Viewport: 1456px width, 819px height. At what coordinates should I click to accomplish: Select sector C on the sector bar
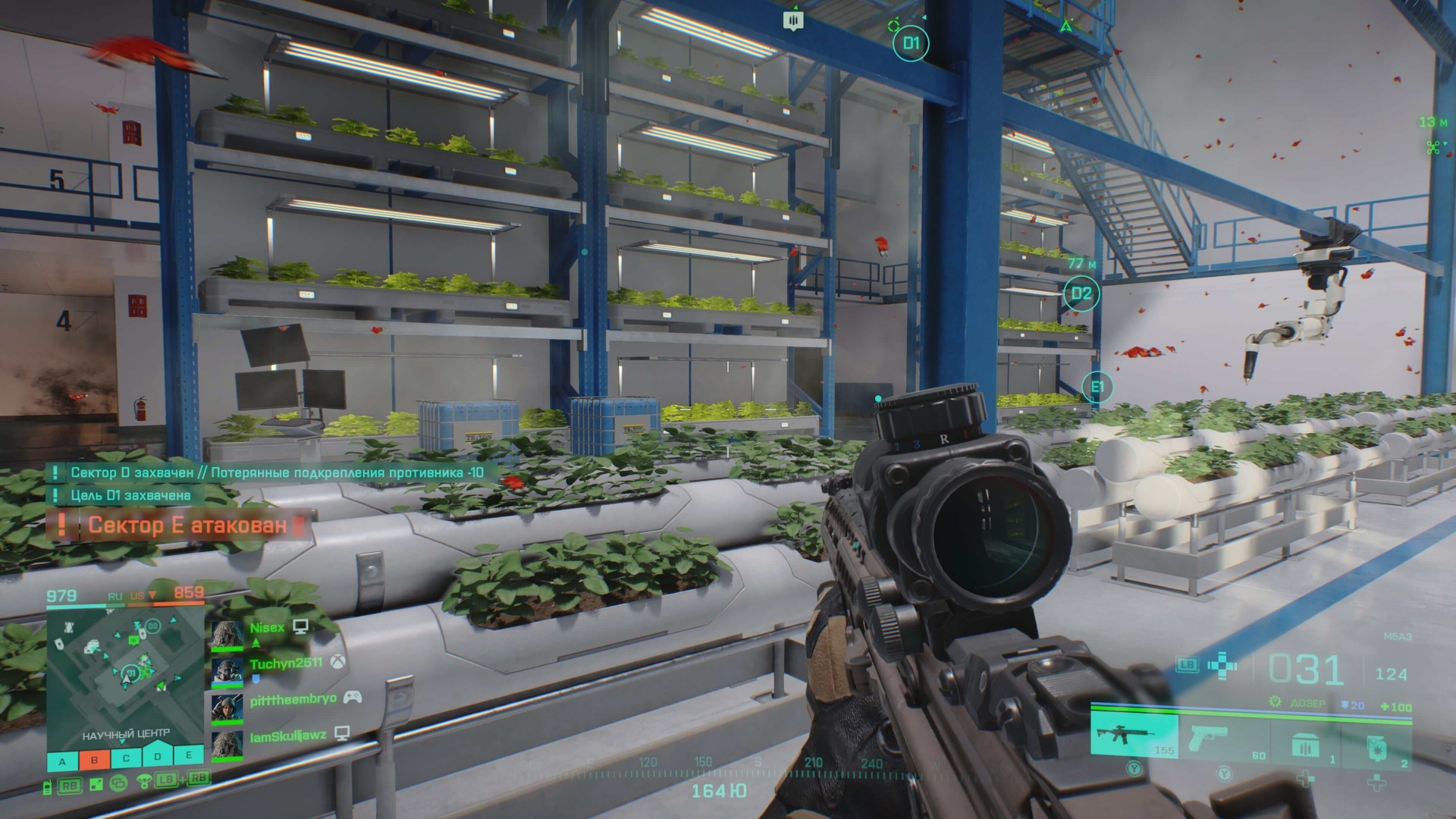(126, 758)
